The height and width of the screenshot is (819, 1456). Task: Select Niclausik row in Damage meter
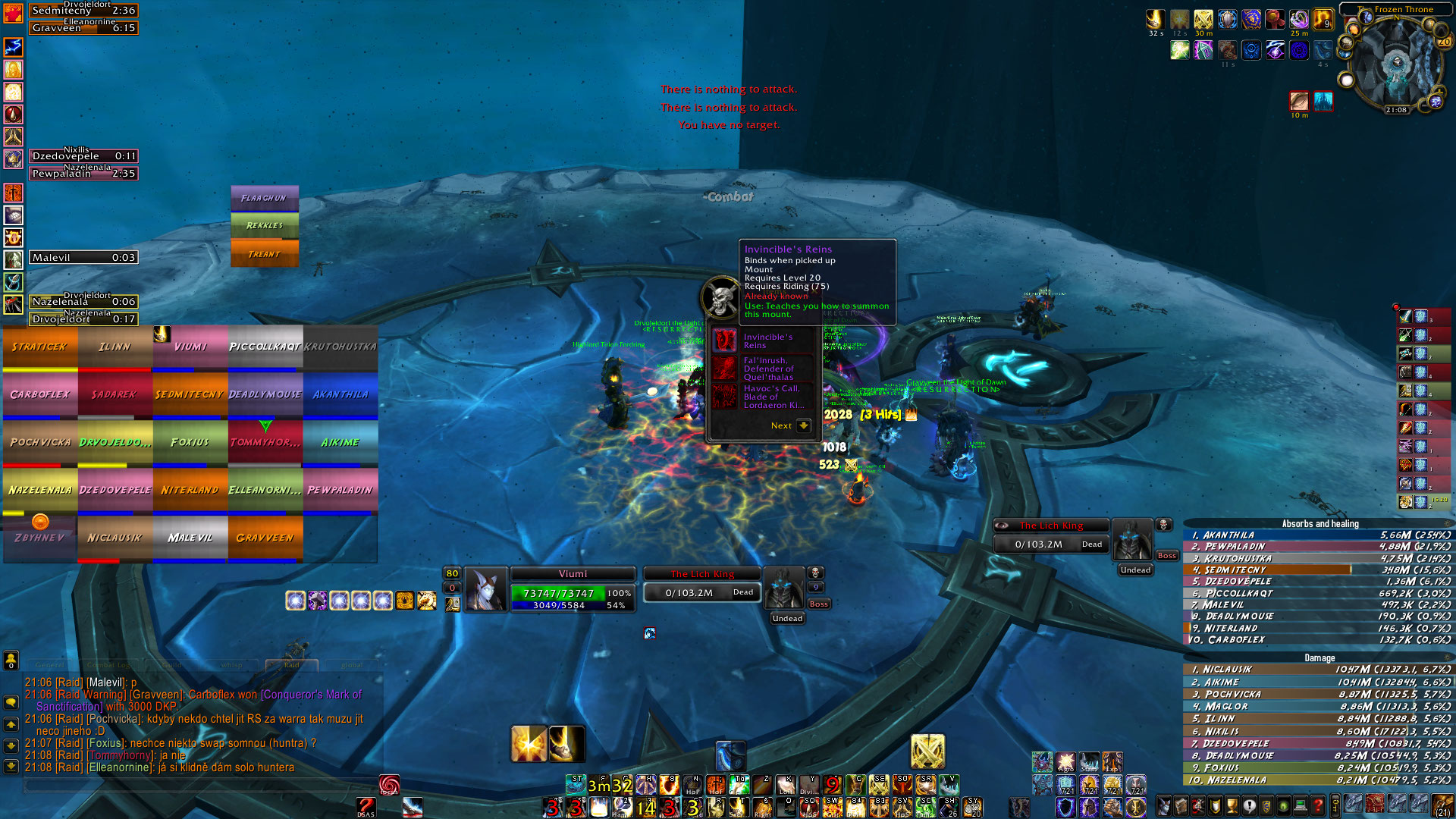(1318, 670)
